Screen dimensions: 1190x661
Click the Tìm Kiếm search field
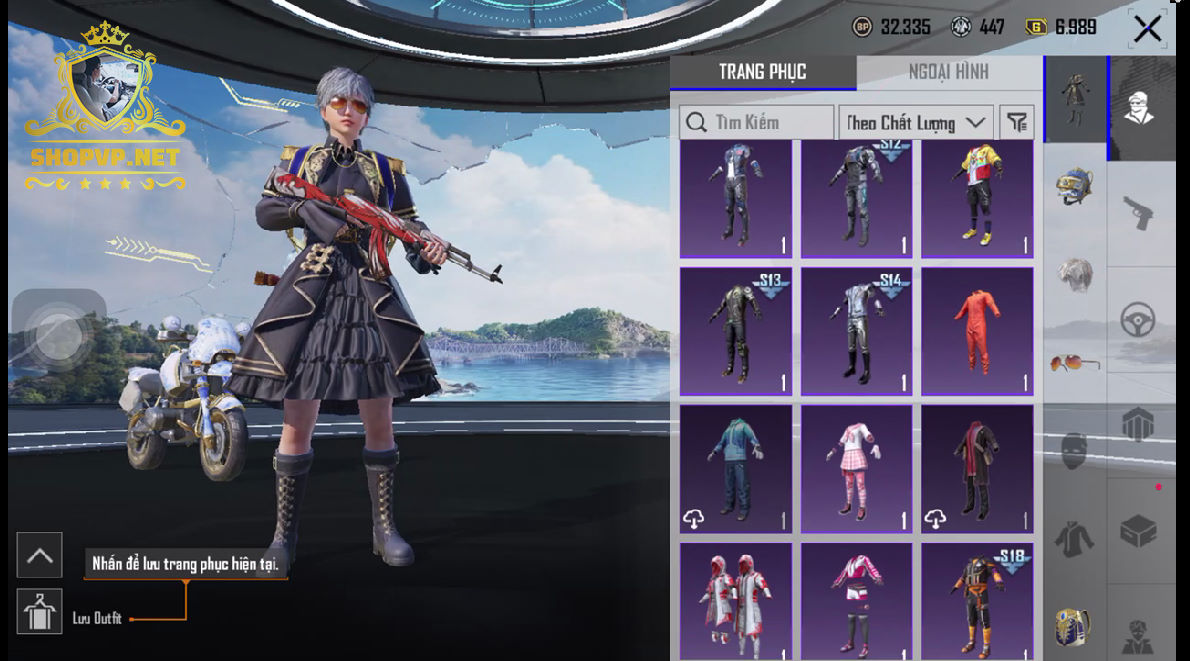(757, 123)
